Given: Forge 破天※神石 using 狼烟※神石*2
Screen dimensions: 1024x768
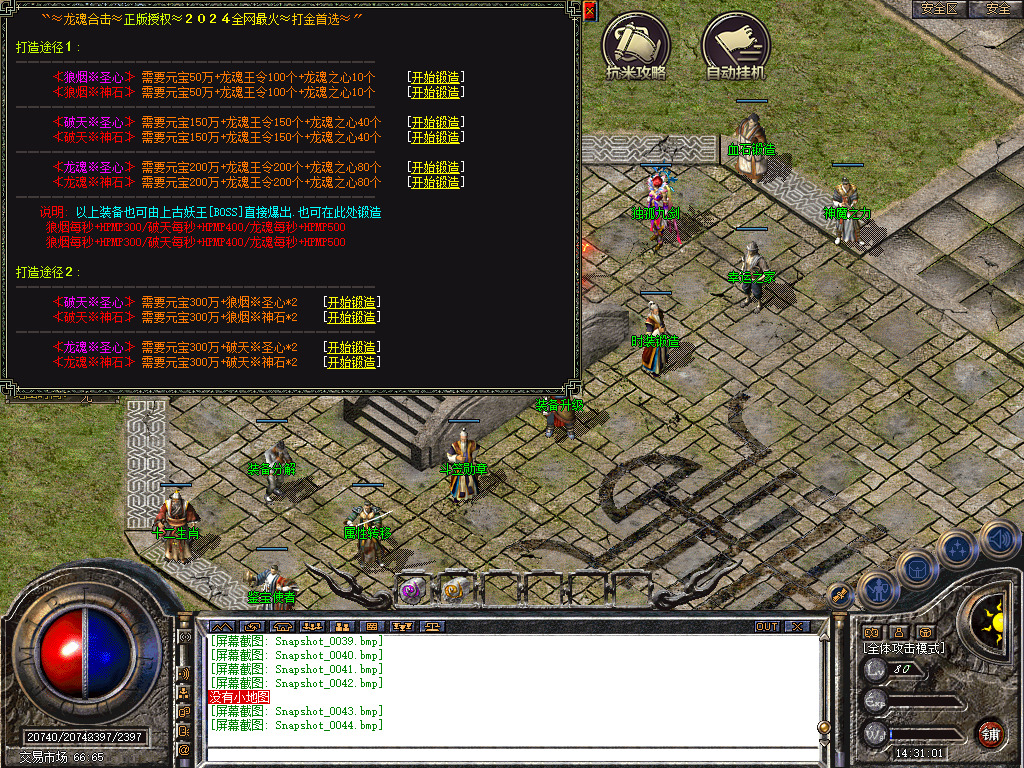Looking at the screenshot, I should click(351, 318).
